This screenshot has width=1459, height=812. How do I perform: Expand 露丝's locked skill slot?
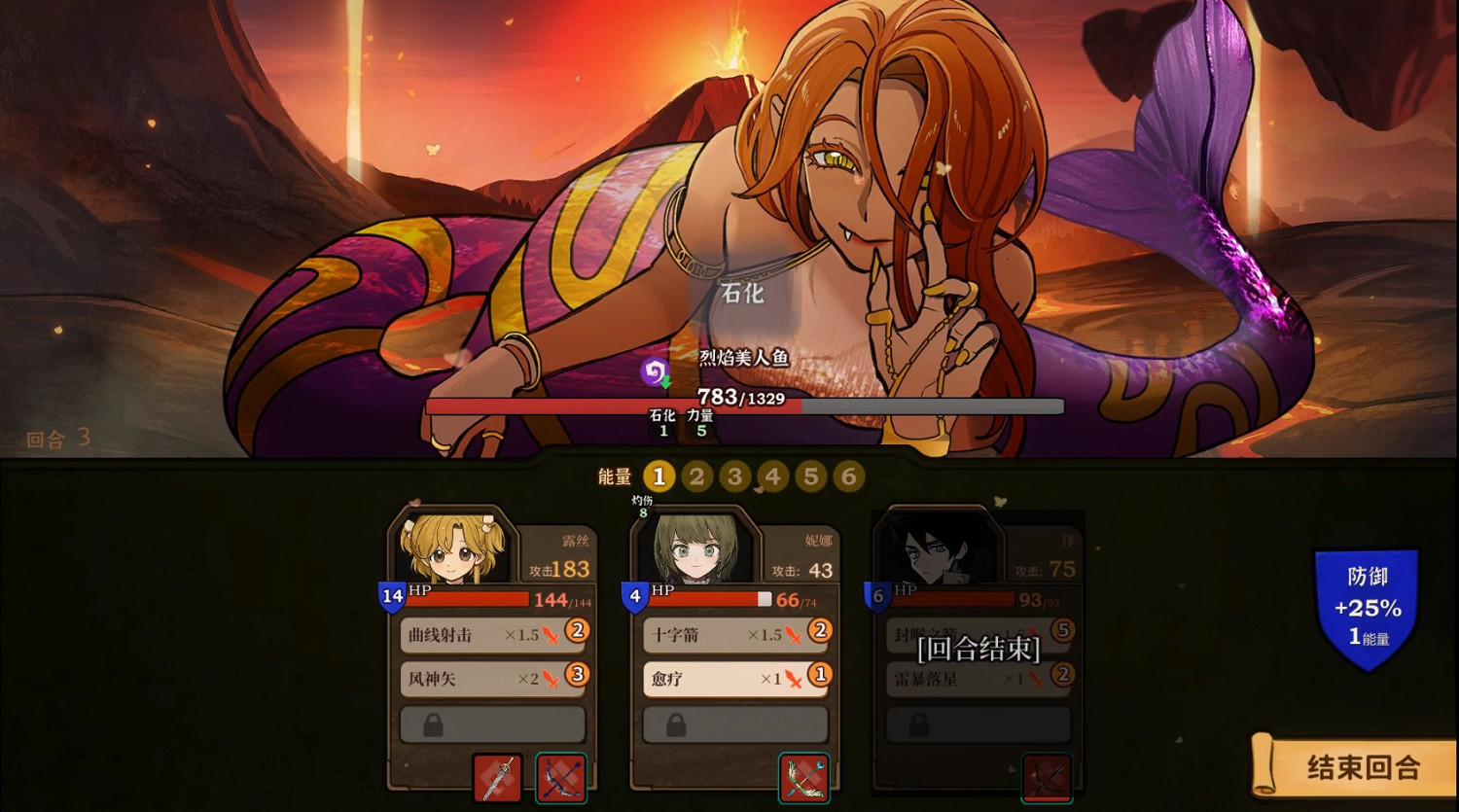tap(491, 724)
